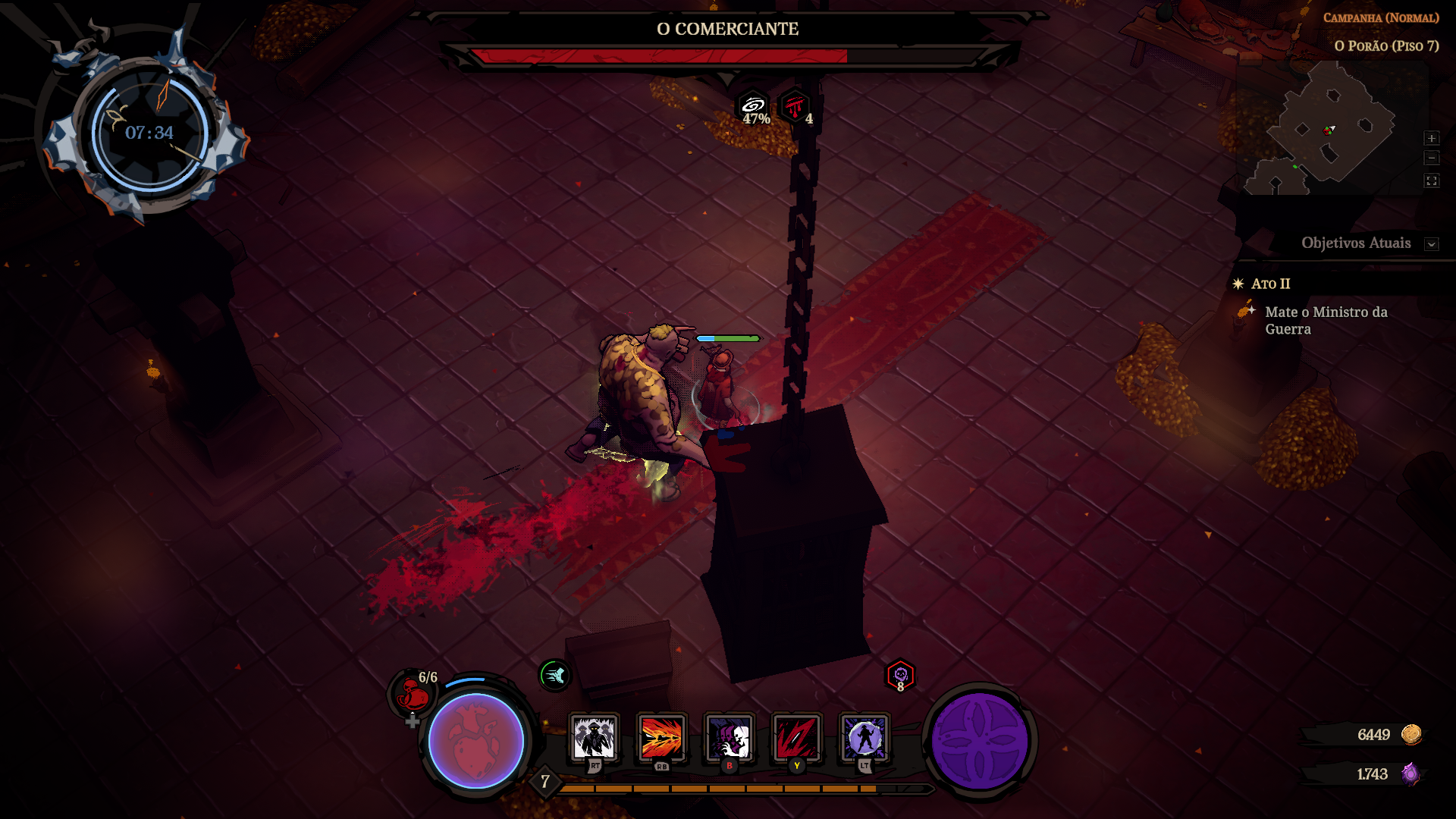This screenshot has width=1456, height=819.
Task: Activate the purple orb figure ability
Action: [864, 737]
